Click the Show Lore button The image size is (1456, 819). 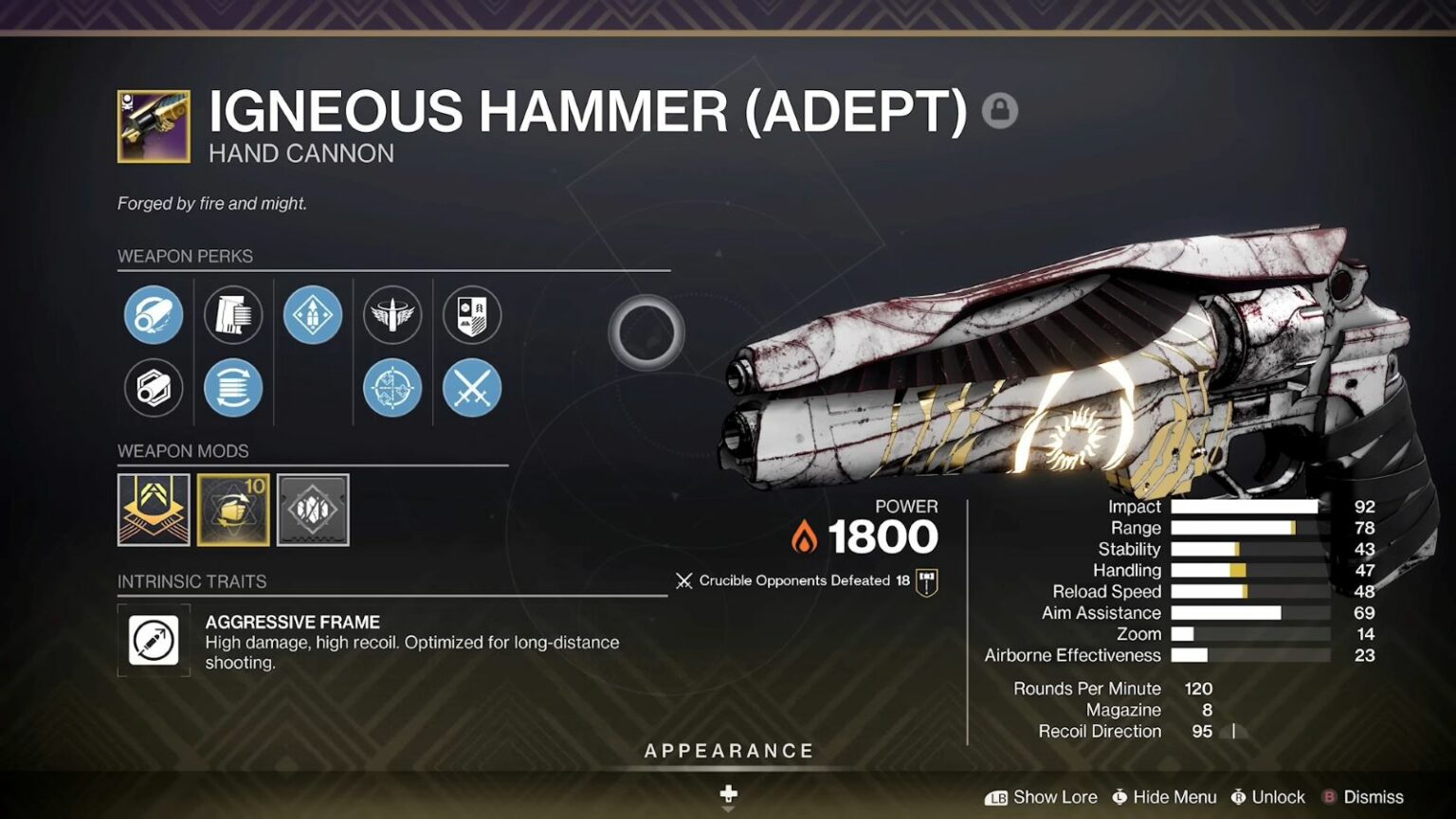(x=1054, y=797)
